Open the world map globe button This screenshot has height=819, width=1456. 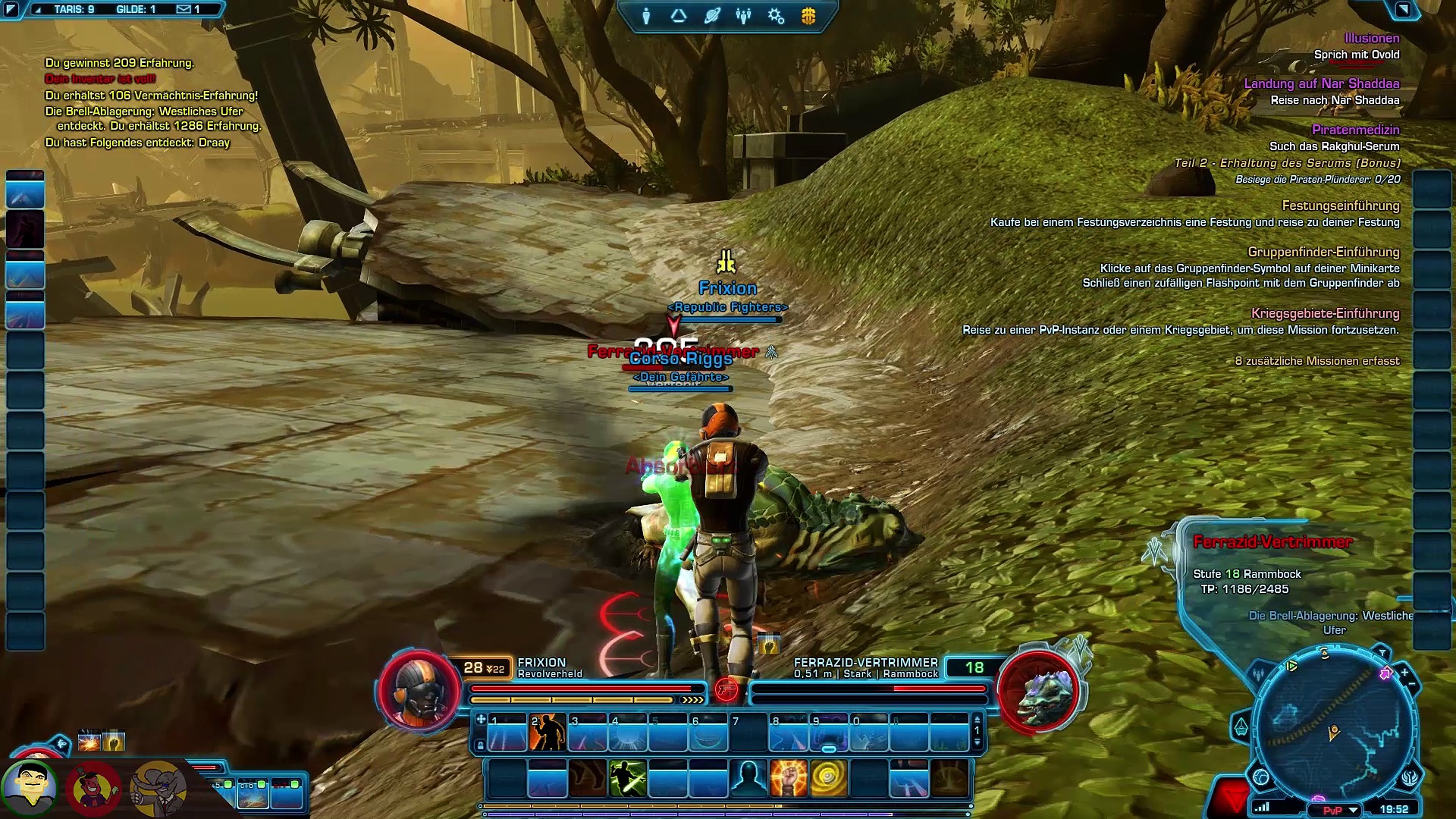(1261, 777)
